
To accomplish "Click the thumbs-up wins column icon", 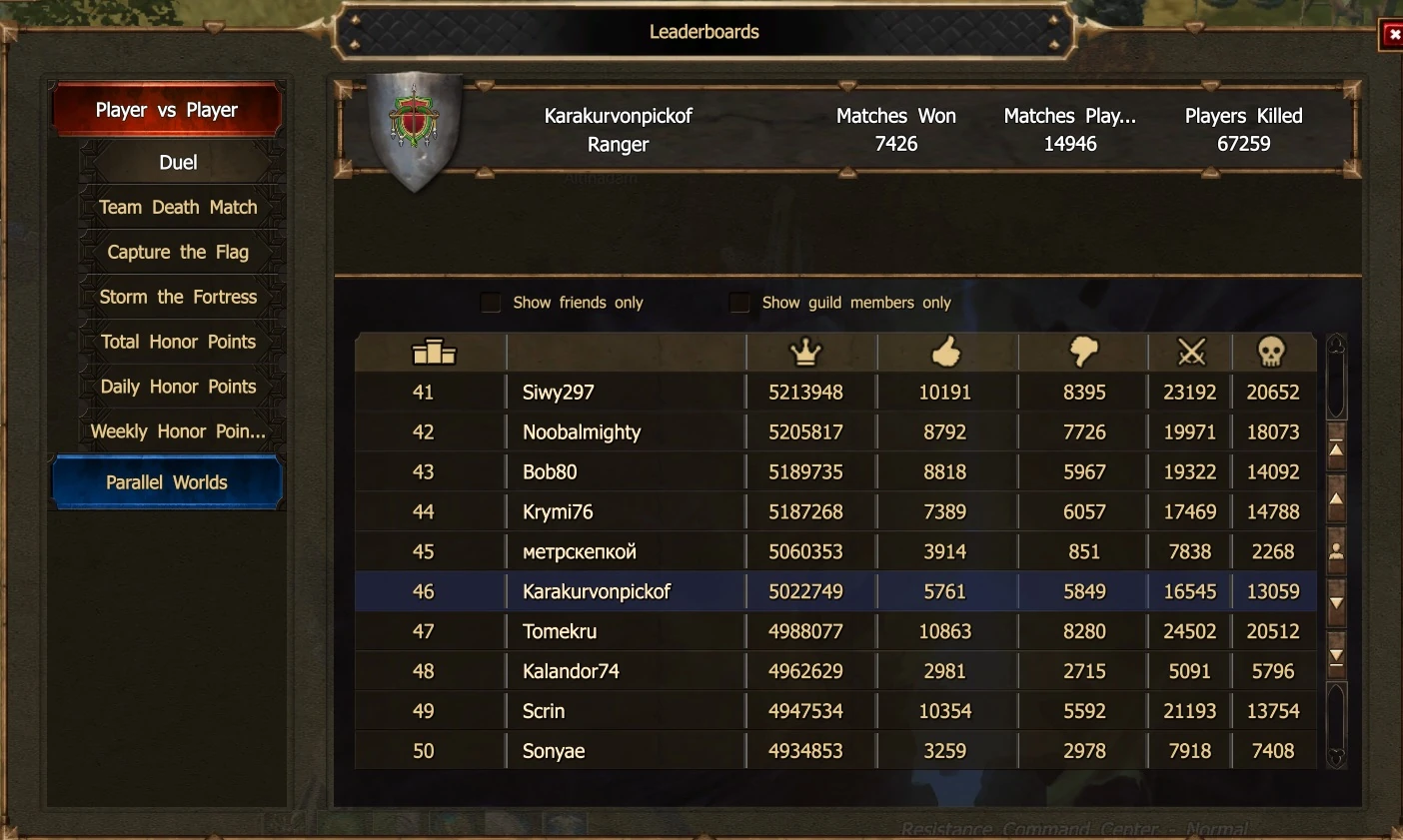I will tap(945, 352).
